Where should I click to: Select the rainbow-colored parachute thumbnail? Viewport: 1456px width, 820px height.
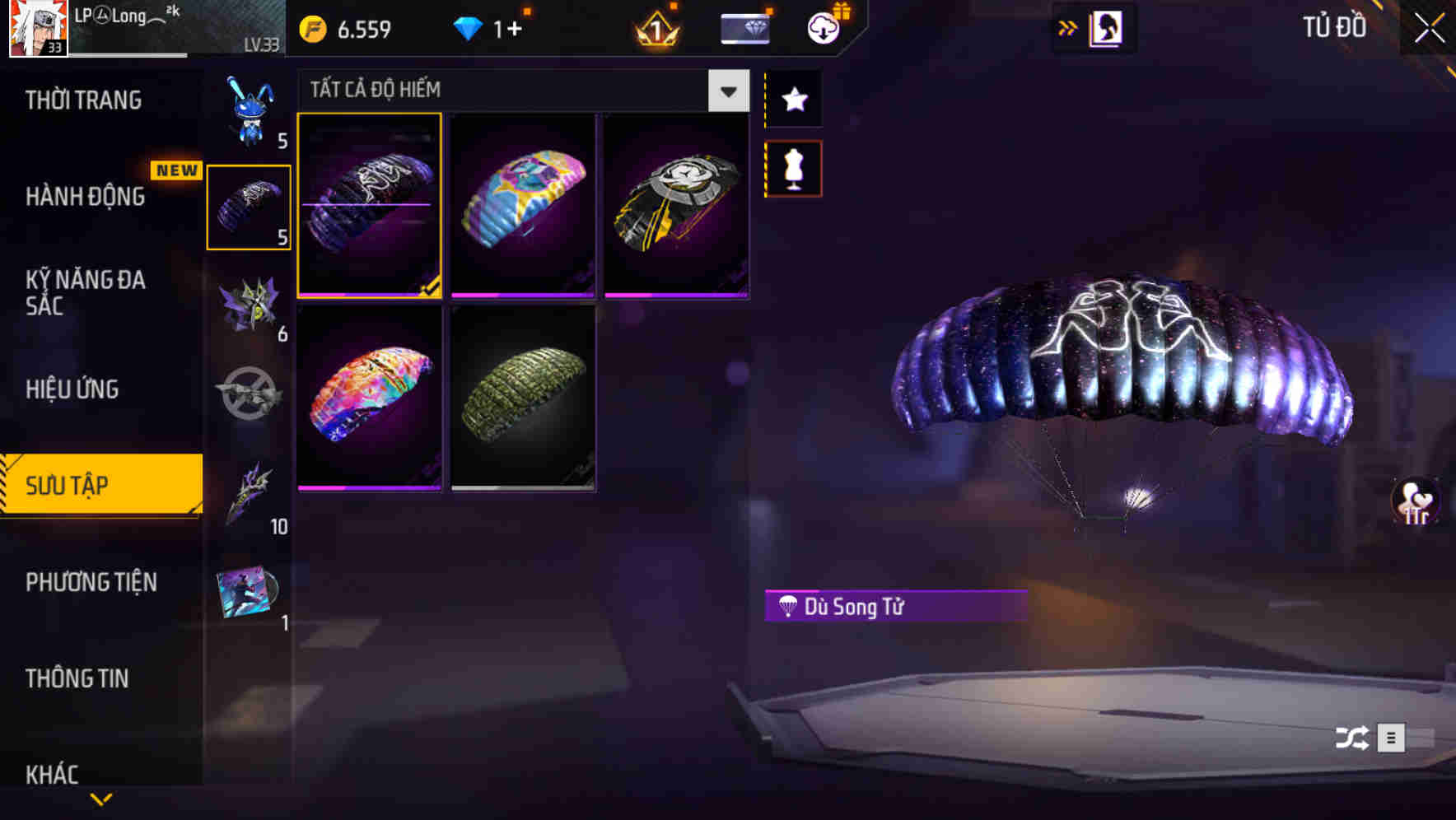[369, 398]
